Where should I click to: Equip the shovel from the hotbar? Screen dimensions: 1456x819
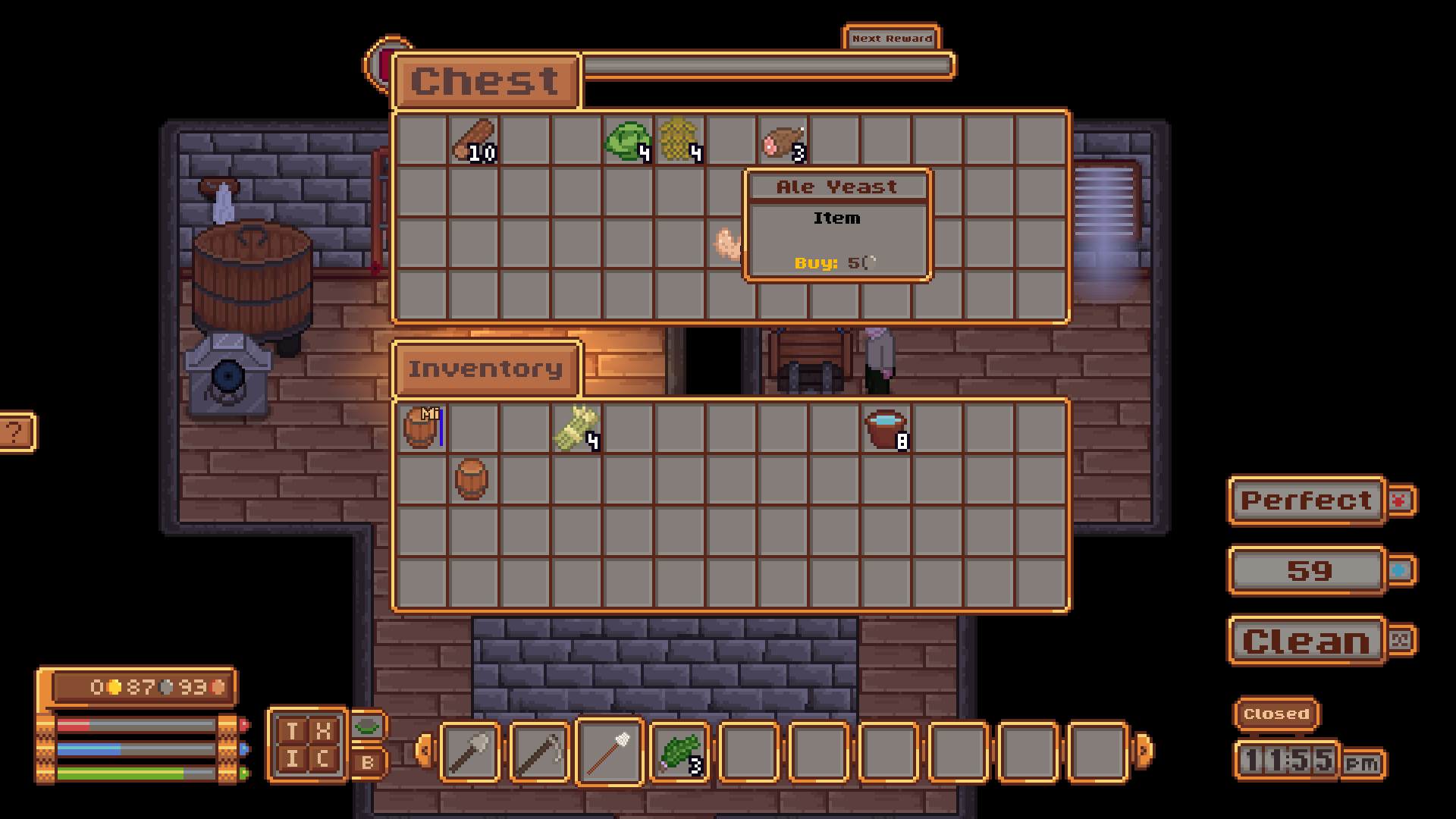tap(470, 752)
